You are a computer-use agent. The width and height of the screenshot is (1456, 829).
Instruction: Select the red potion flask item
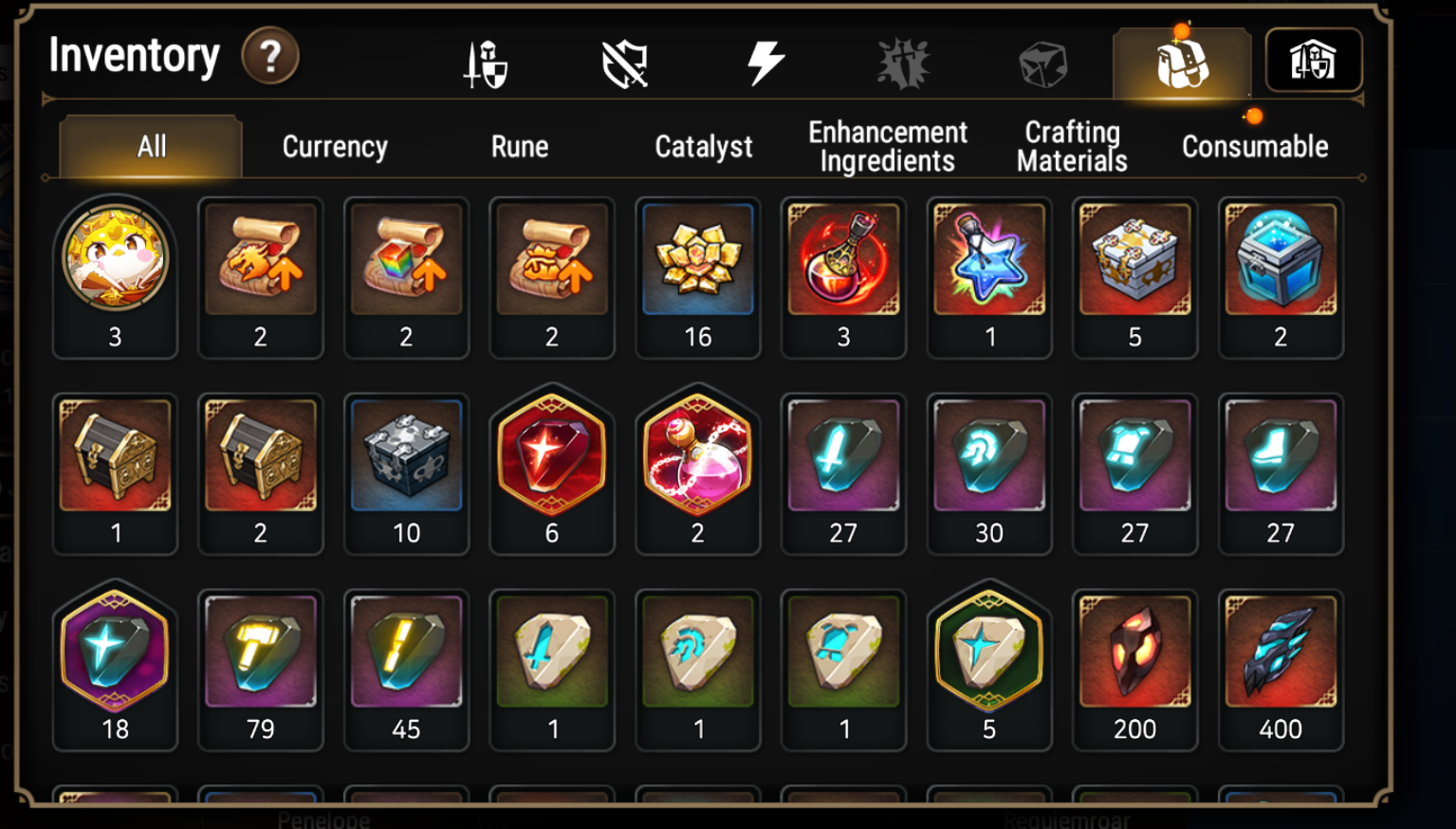843,259
